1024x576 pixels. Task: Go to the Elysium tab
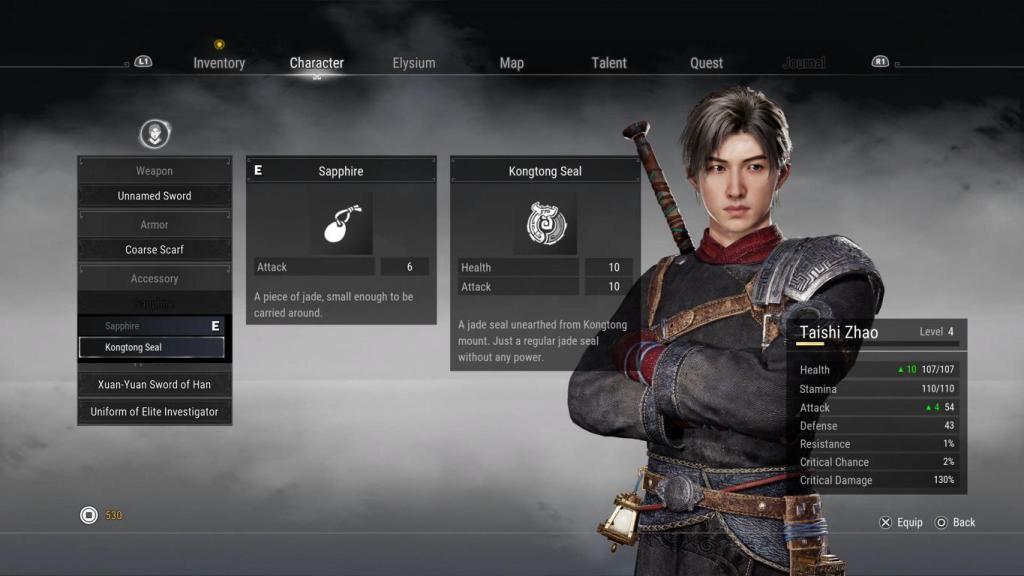(414, 63)
